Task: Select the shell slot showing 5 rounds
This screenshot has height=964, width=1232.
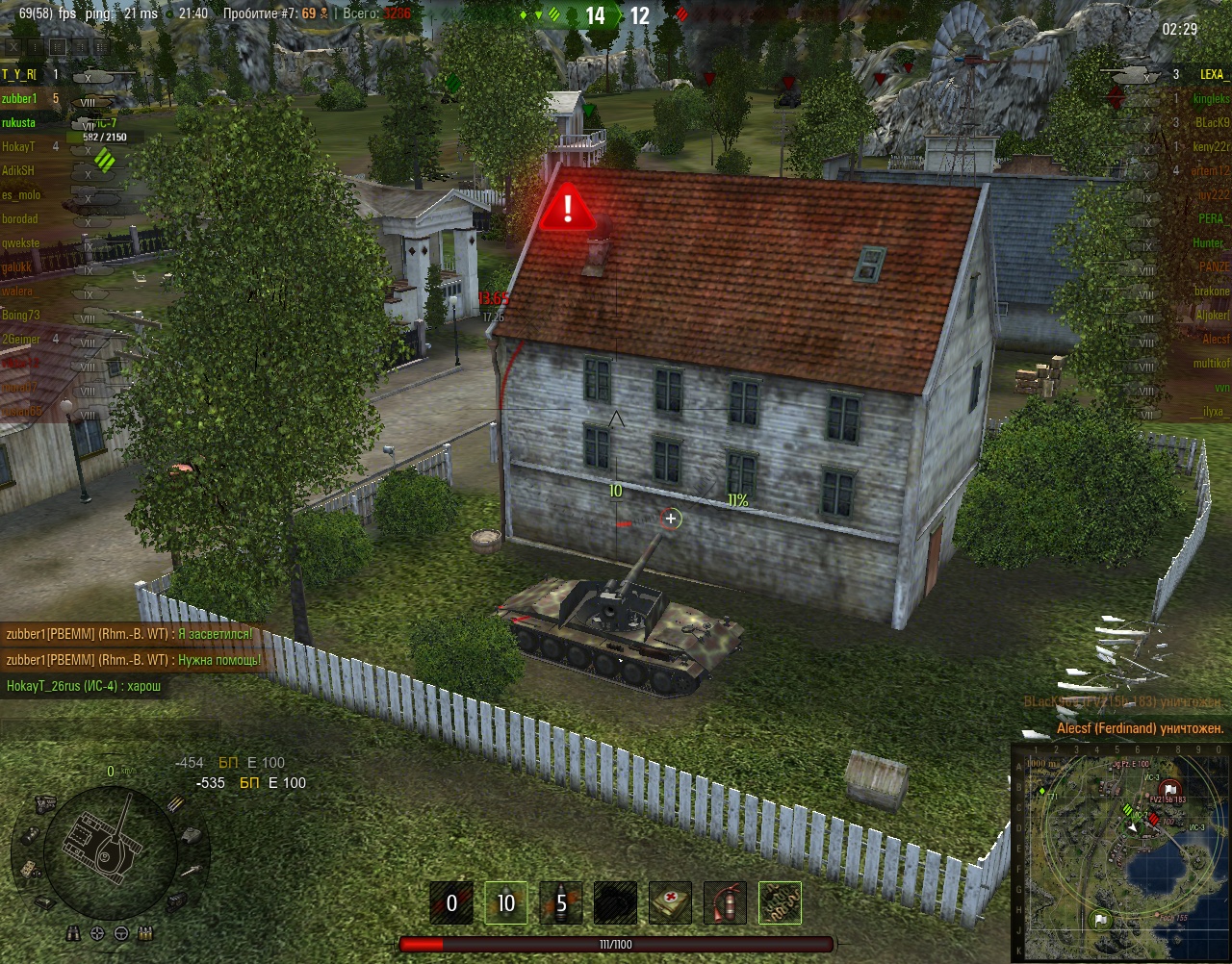Action: (561, 903)
